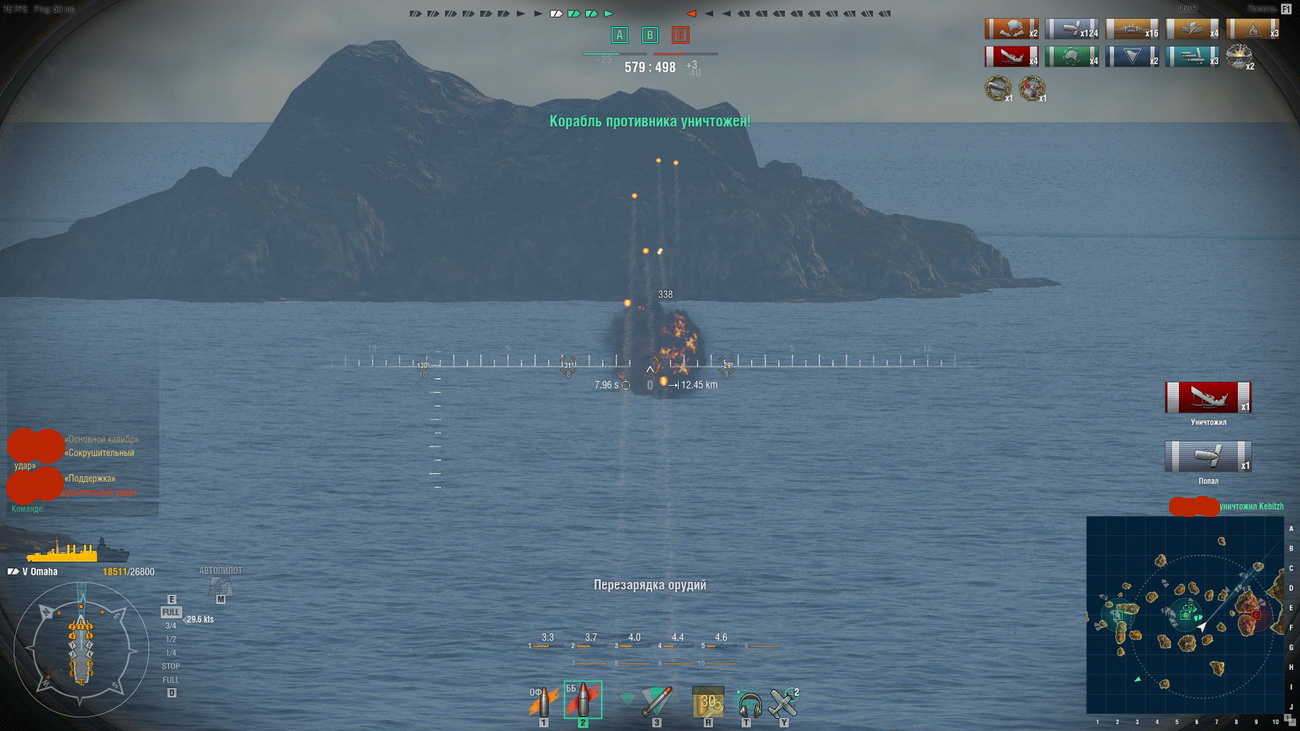
Task: Activate the Hydroacoustic Search headphones consumable
Action: 747,702
